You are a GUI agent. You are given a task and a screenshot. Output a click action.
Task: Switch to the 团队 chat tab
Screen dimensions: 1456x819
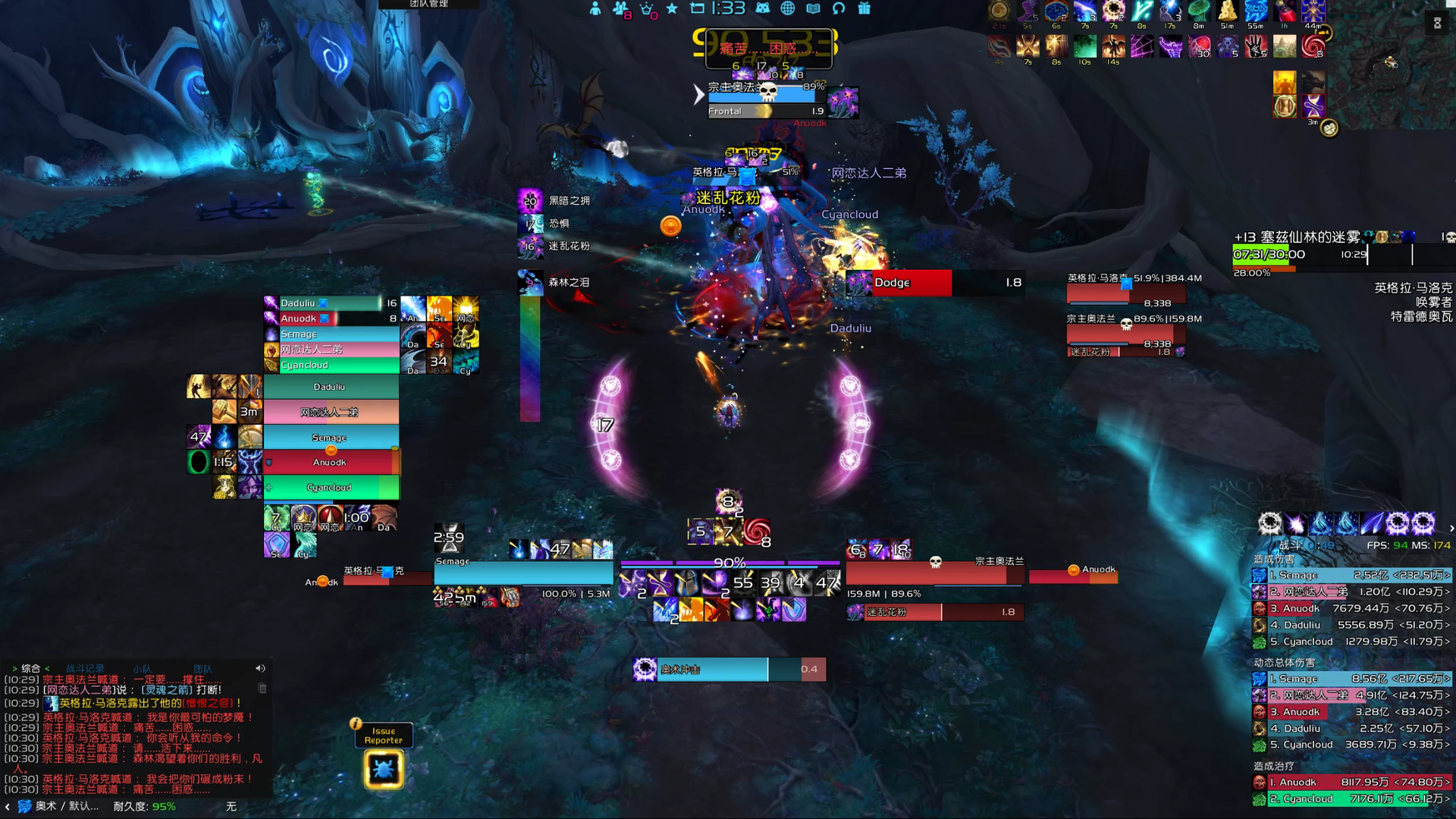[202, 668]
